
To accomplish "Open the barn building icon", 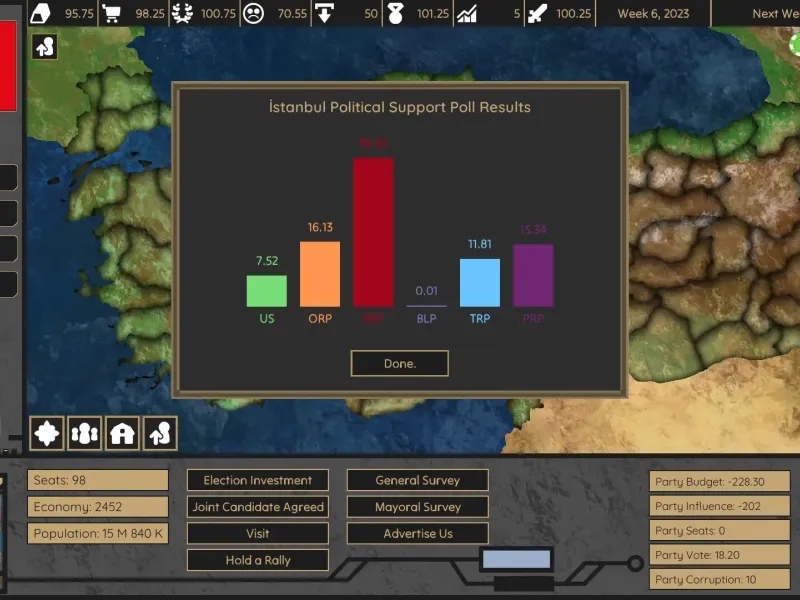I will [x=122, y=433].
